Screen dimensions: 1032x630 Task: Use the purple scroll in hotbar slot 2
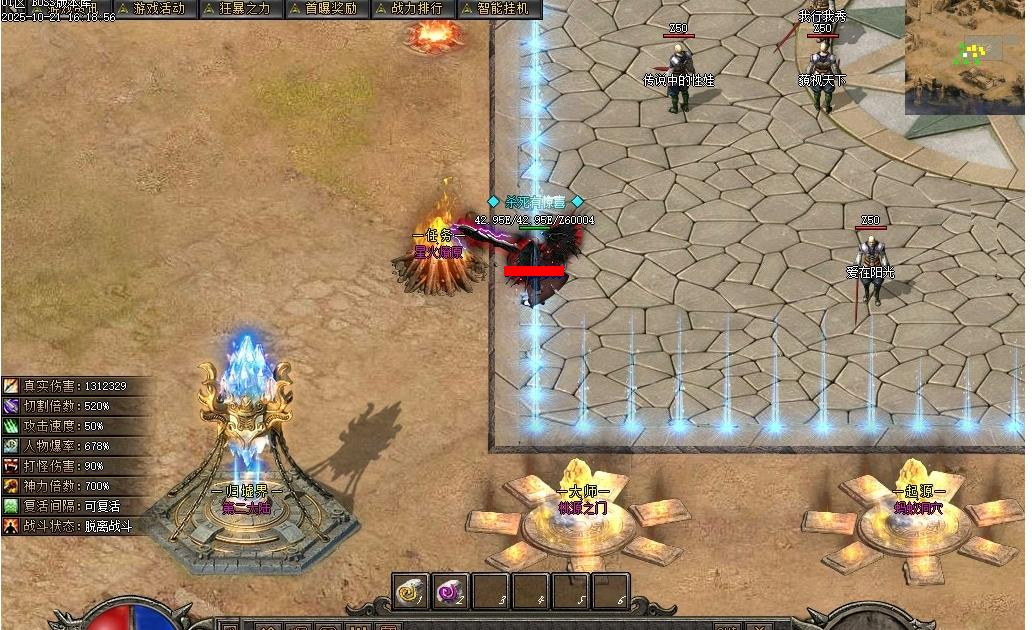click(x=450, y=591)
